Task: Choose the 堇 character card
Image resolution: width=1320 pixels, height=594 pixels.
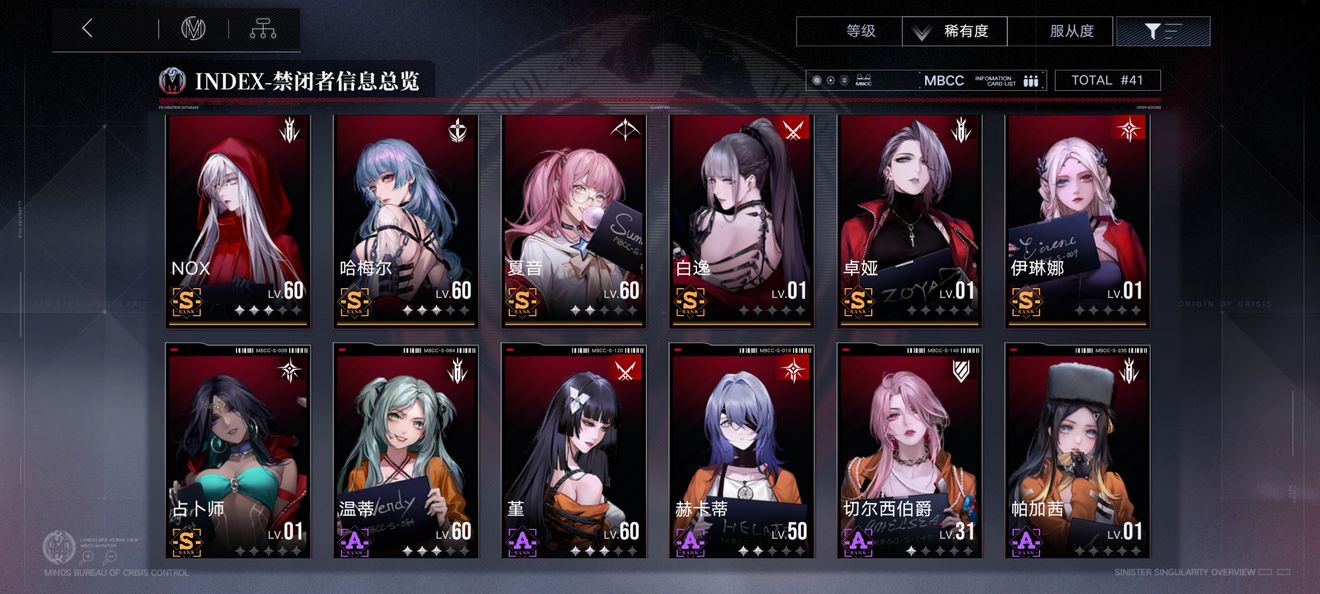Action: point(574,450)
